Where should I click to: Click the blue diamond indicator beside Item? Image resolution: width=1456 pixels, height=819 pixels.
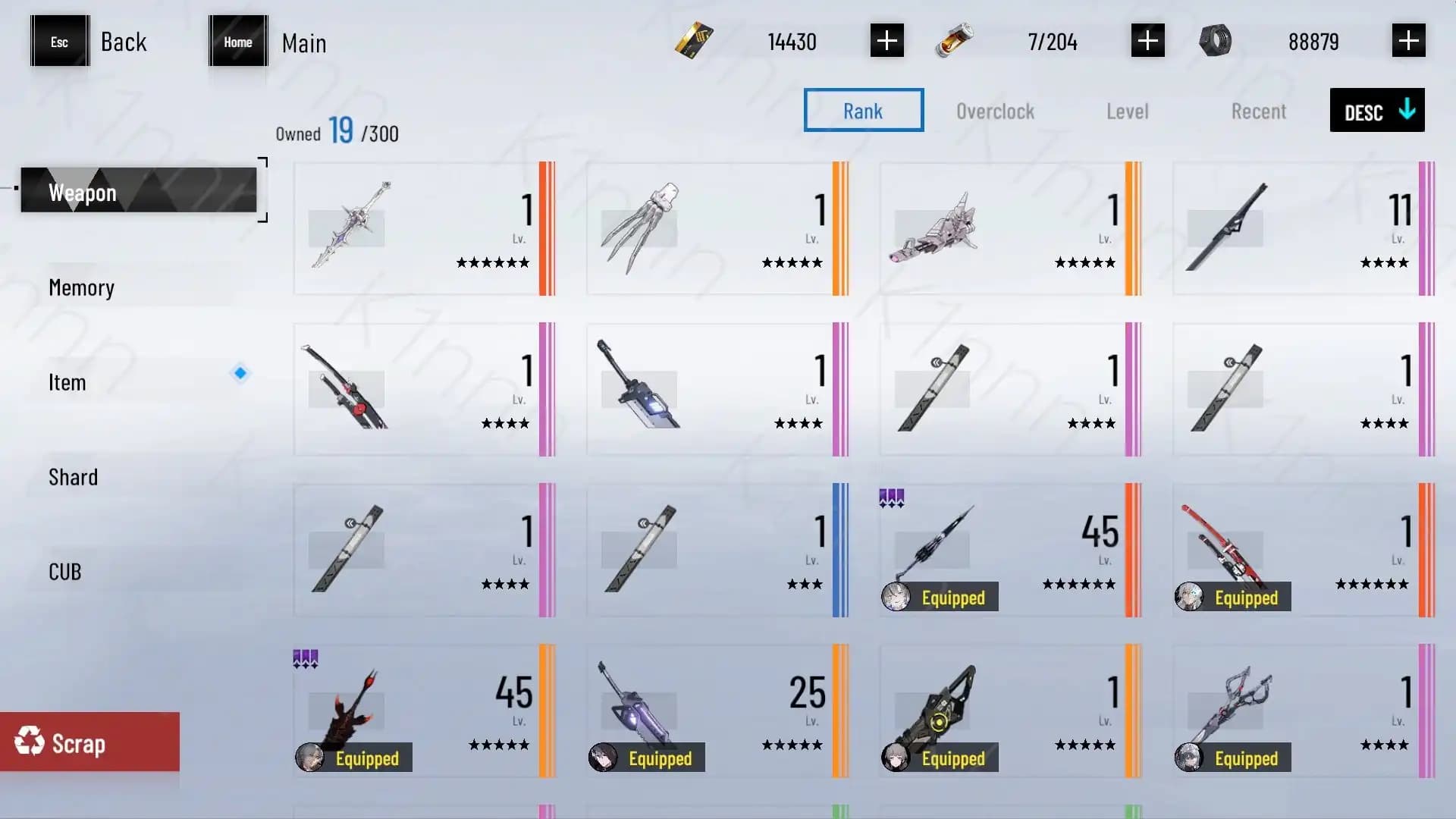tap(240, 373)
